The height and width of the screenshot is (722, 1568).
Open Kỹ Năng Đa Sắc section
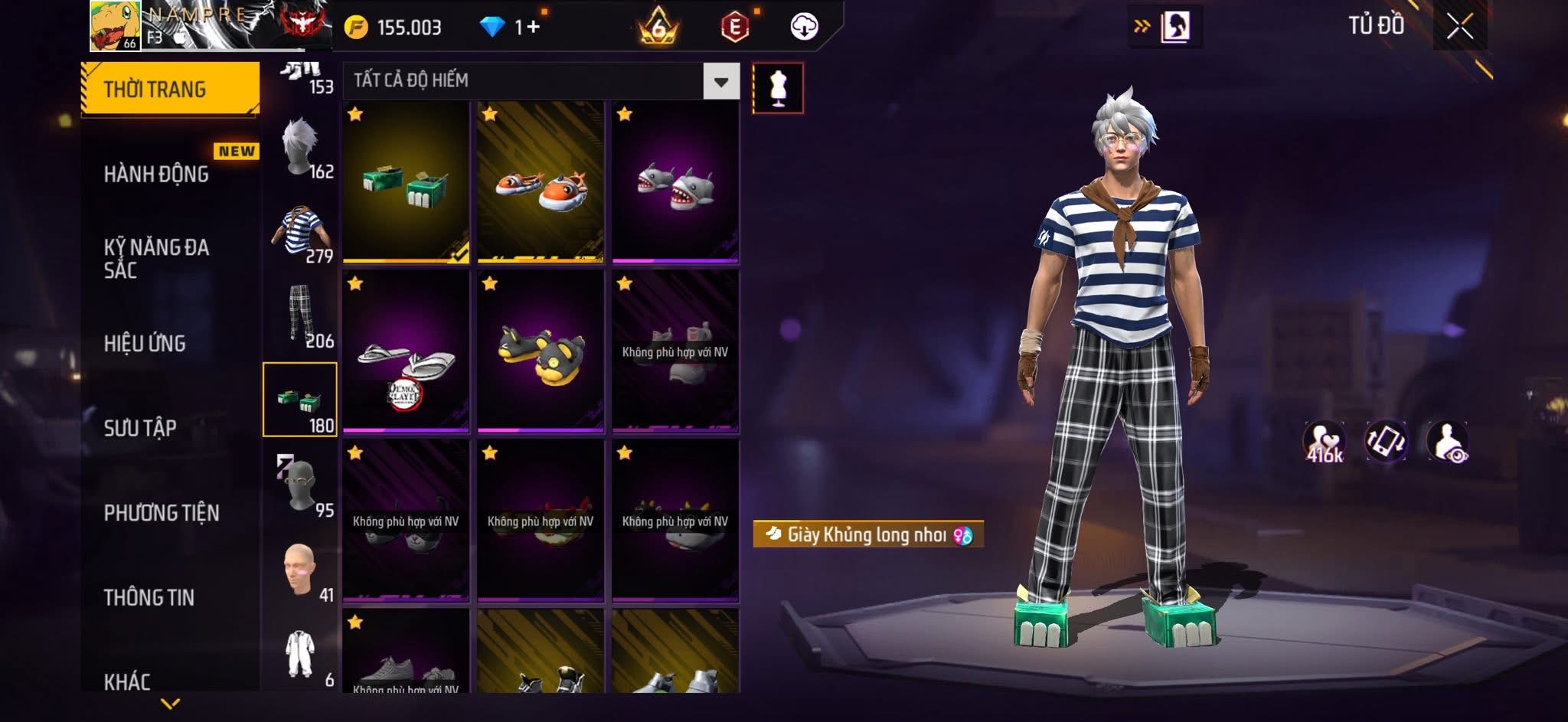click(x=157, y=258)
